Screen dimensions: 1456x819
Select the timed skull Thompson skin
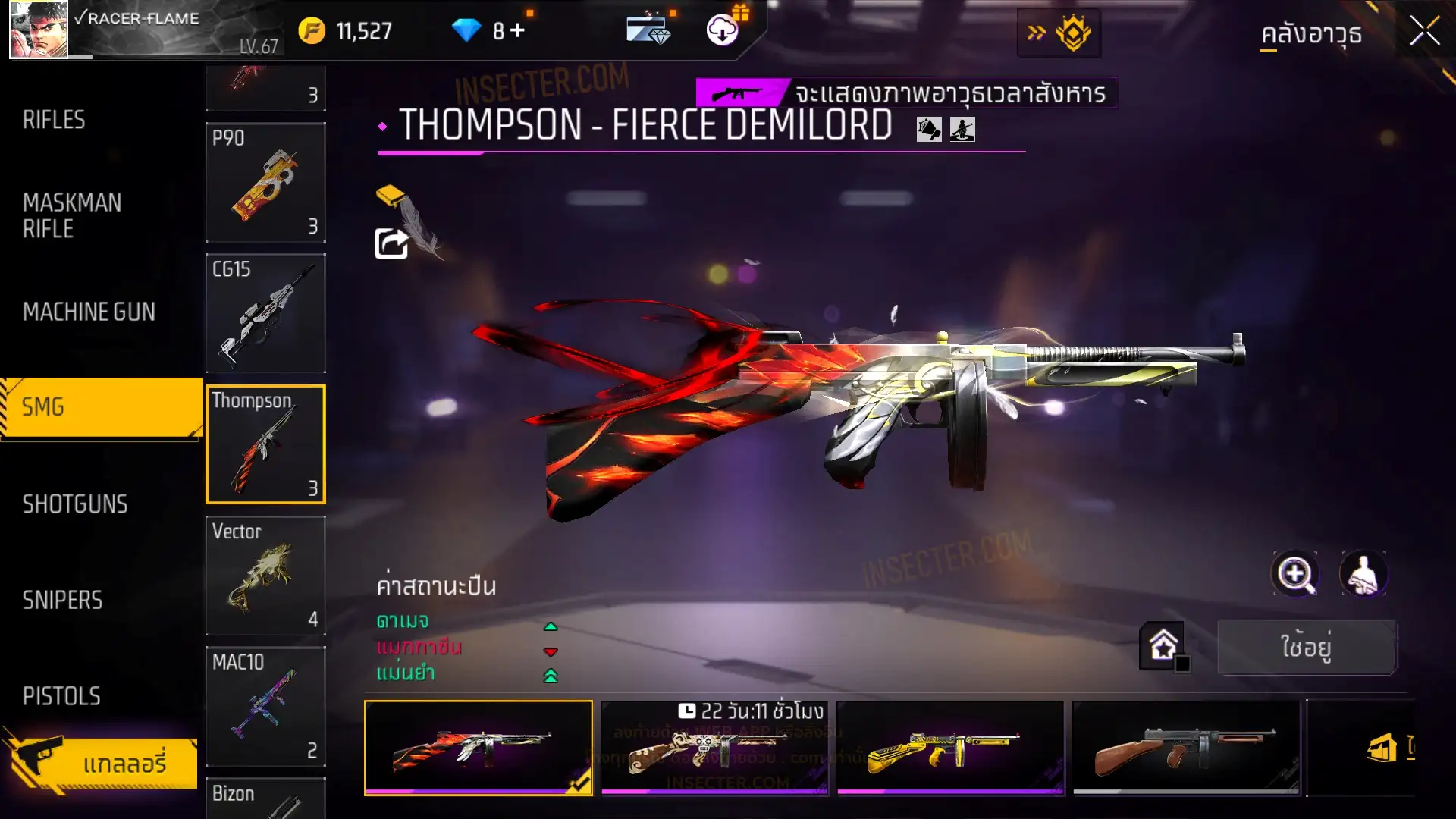[714, 748]
